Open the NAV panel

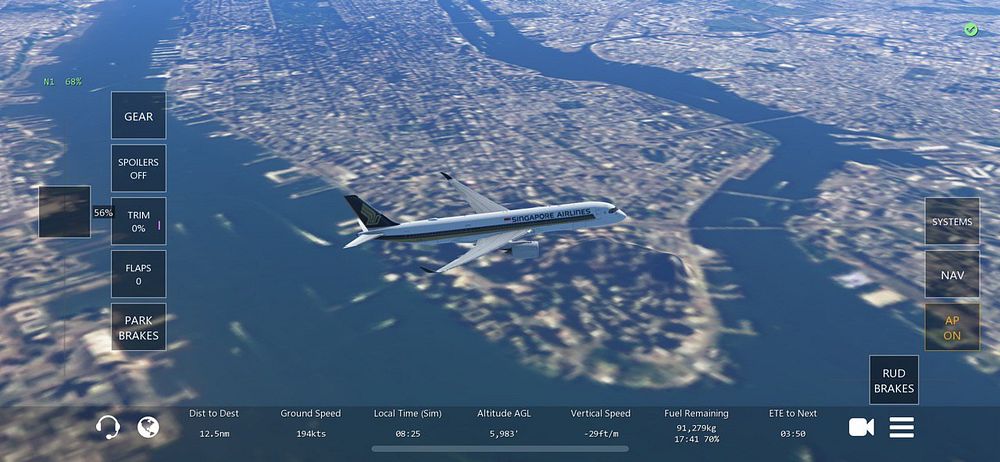[x=951, y=274]
